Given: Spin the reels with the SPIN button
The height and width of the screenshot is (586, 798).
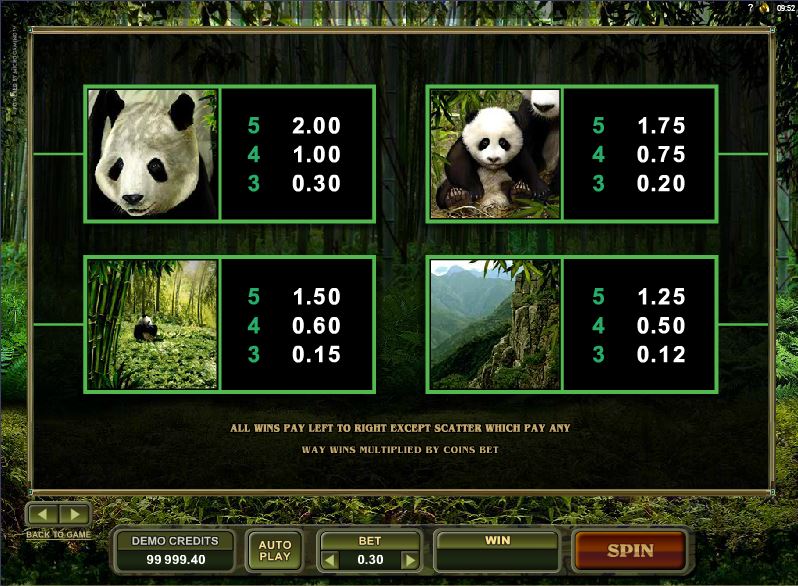Looking at the screenshot, I should pos(630,550).
